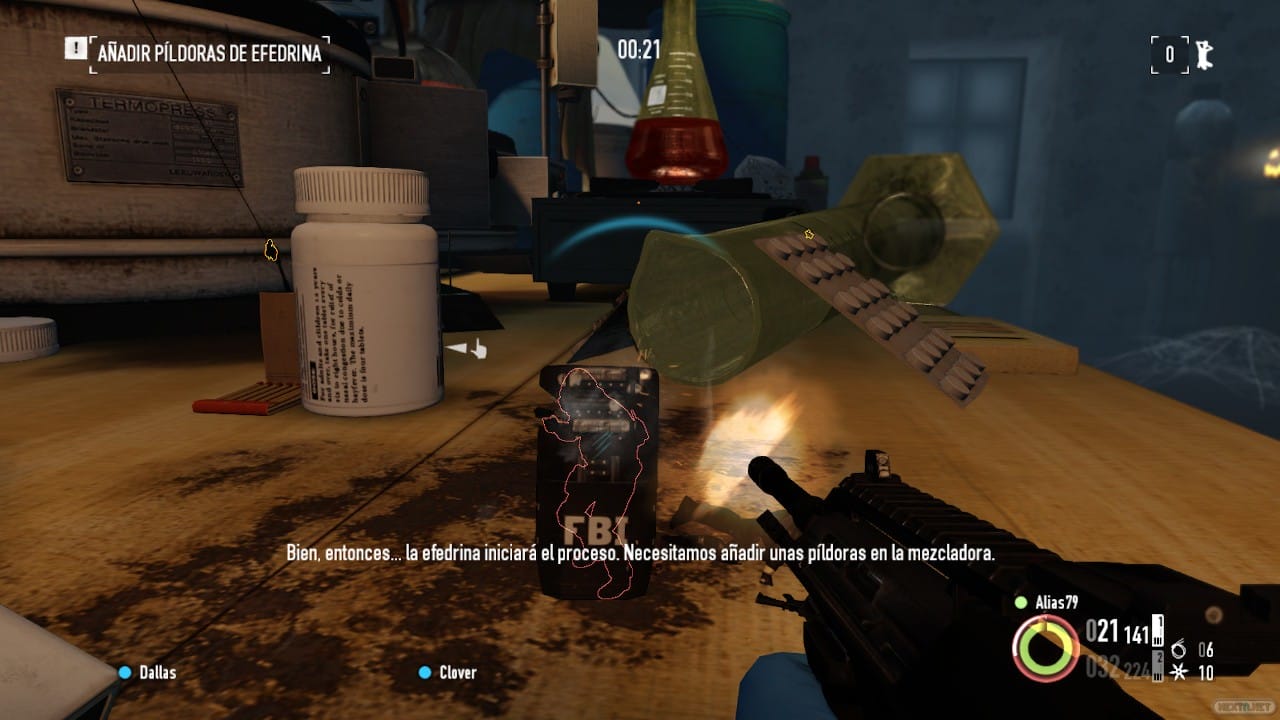Viewport: 1280px width, 720px height.
Task: Click the hostage counter icon
Action: pos(1204,53)
